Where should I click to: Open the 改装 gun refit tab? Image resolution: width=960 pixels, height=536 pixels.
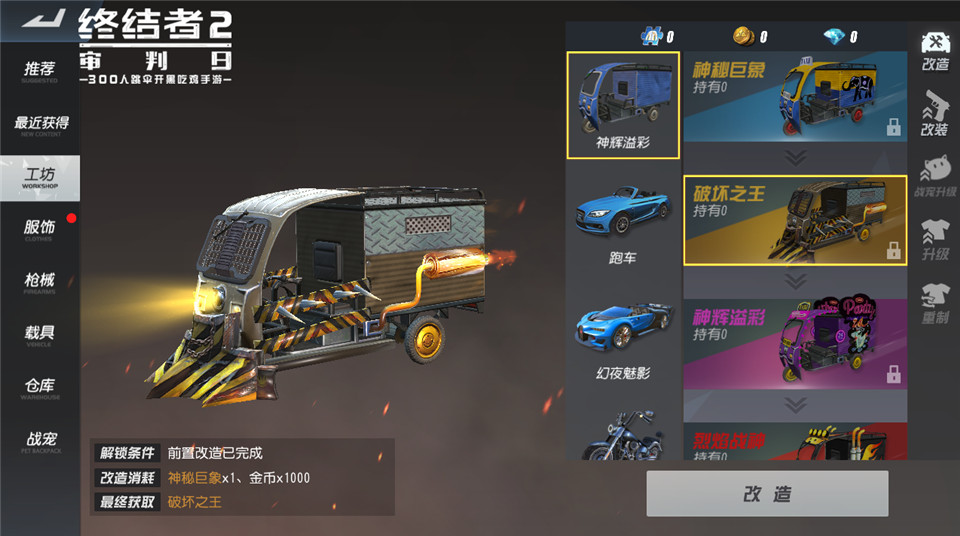click(x=934, y=112)
